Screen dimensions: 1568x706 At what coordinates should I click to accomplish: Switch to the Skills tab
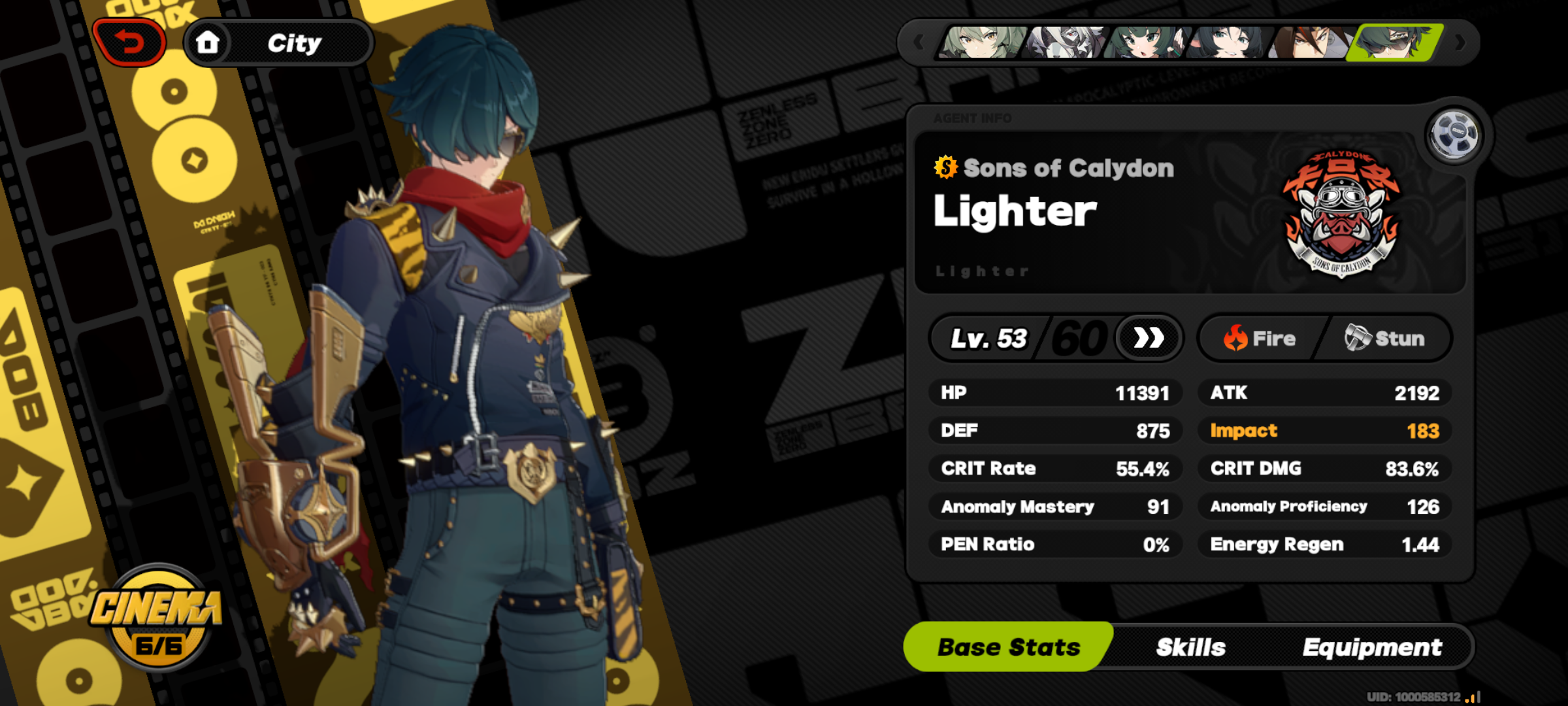pos(1192,647)
